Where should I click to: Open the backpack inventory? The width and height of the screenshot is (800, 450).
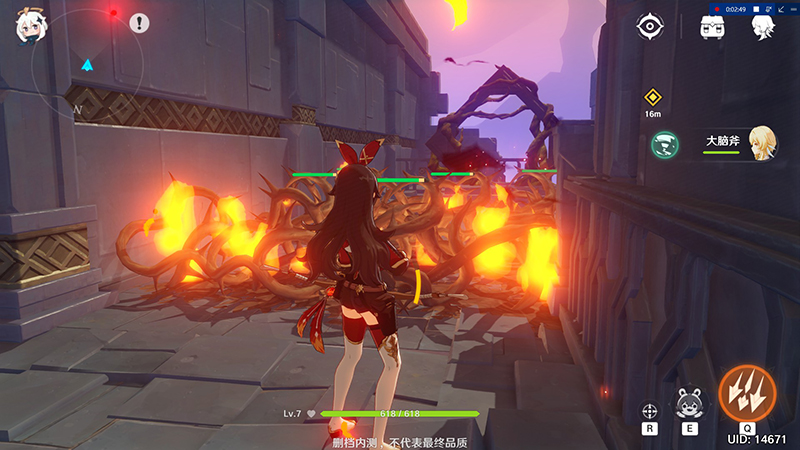click(713, 28)
